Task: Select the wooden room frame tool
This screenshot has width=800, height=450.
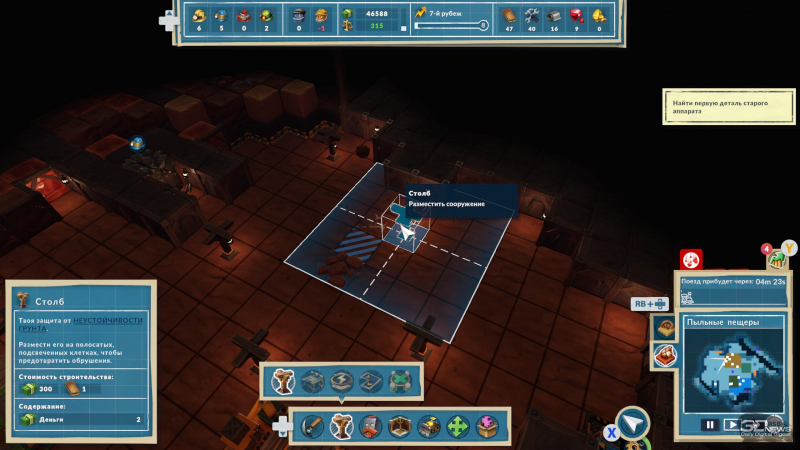Action: [400, 426]
